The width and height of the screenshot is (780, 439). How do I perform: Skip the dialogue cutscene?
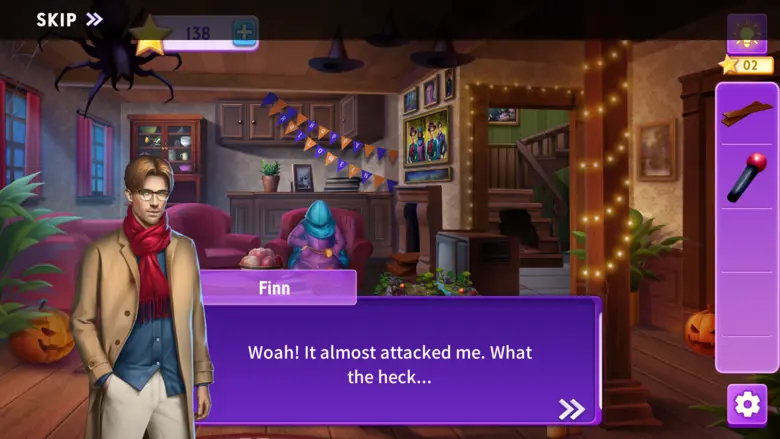click(x=69, y=19)
